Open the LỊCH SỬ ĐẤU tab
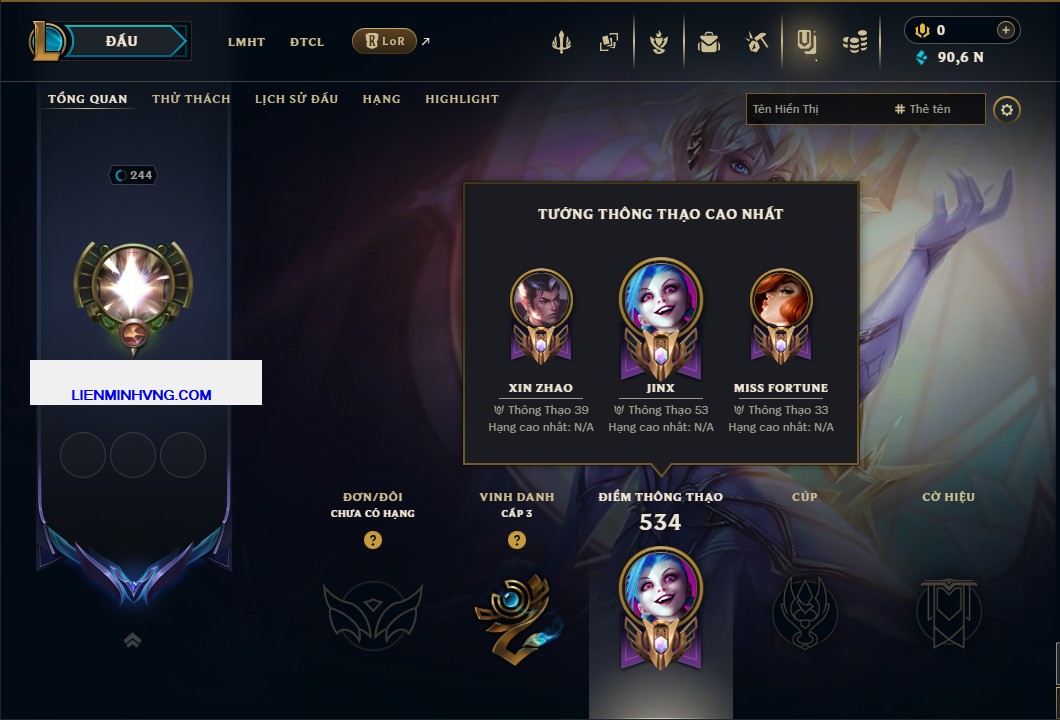The height and width of the screenshot is (720, 1060). coord(296,99)
